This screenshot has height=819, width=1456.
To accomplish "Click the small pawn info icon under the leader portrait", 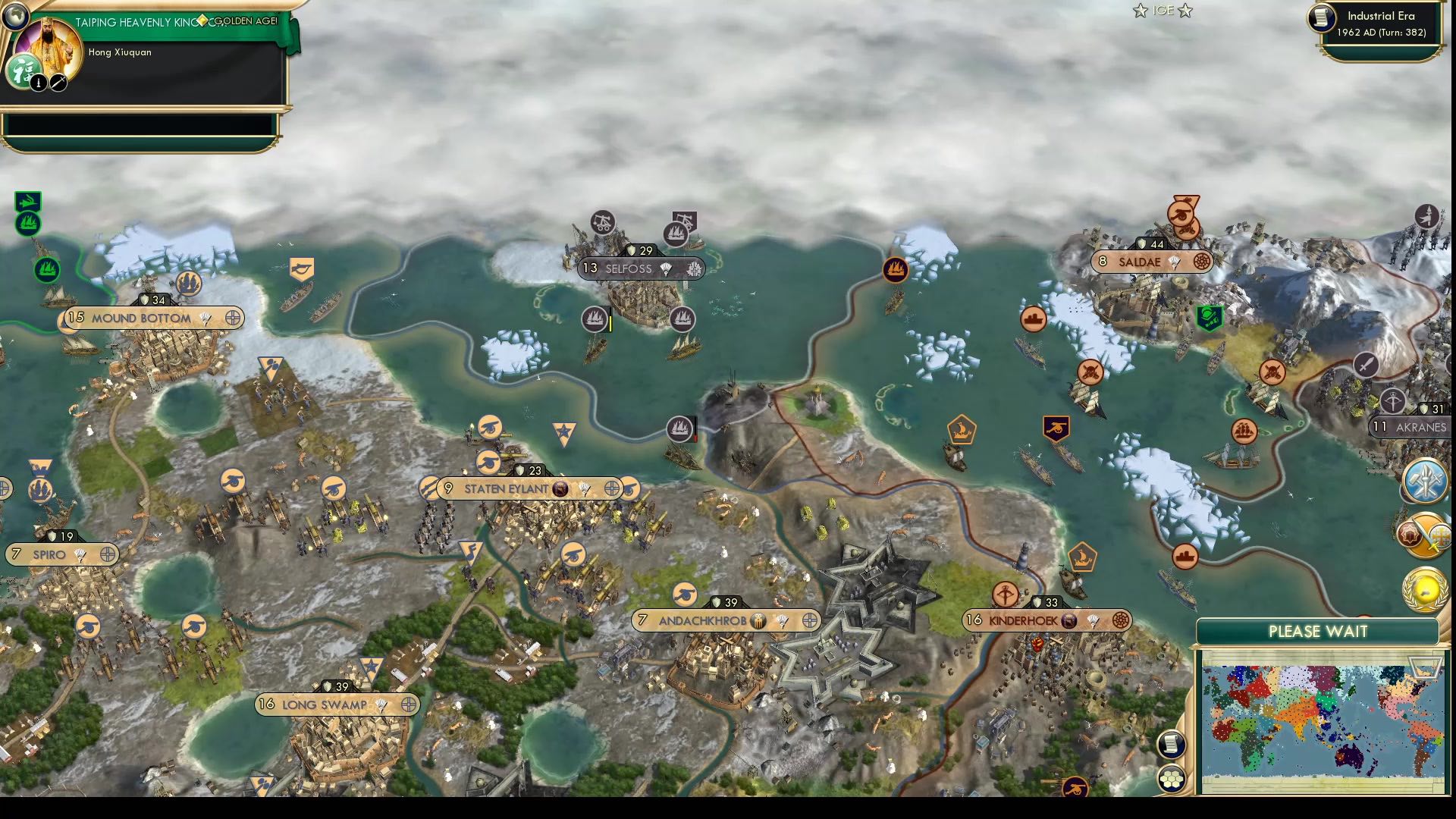I will (x=36, y=82).
